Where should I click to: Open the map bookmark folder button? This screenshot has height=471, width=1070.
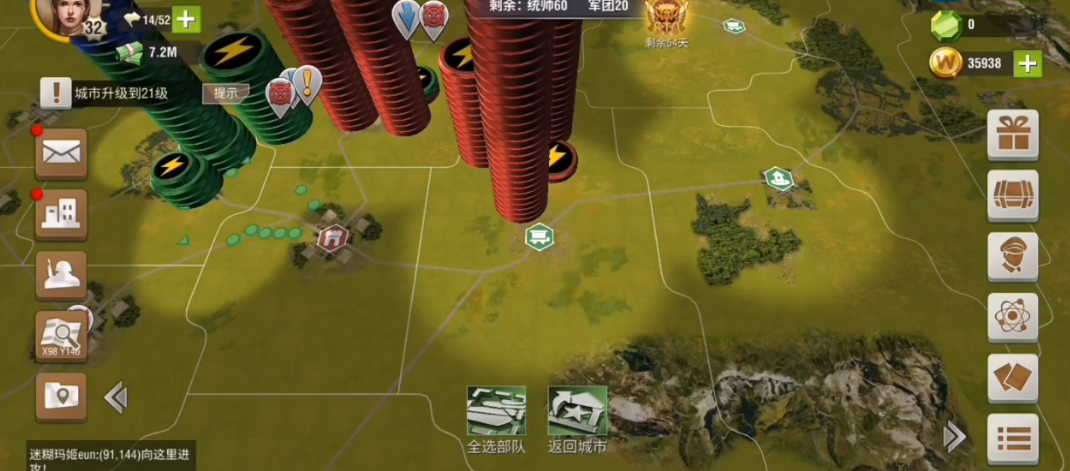point(61,396)
